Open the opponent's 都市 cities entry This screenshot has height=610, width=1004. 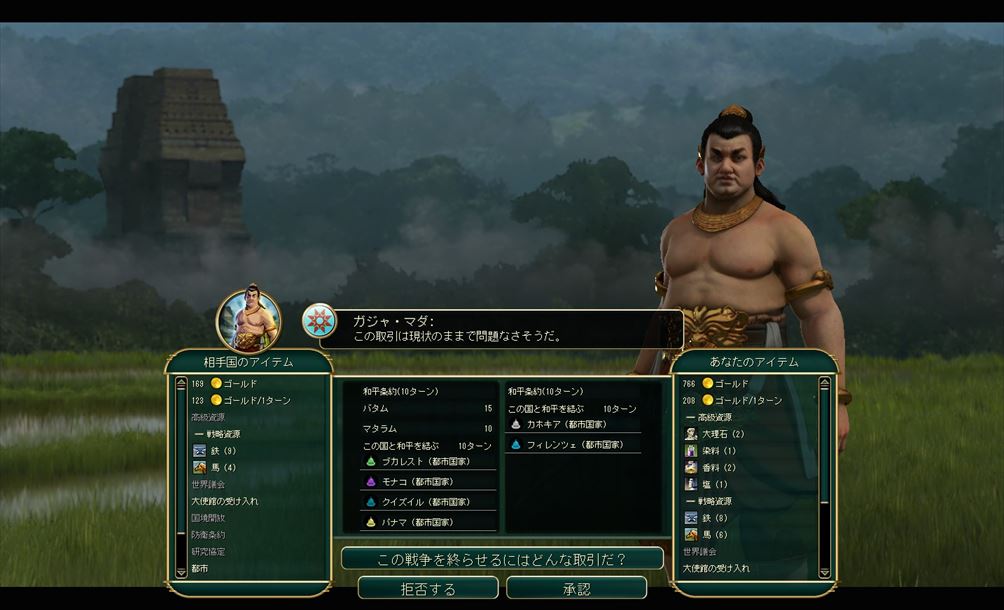[x=200, y=568]
